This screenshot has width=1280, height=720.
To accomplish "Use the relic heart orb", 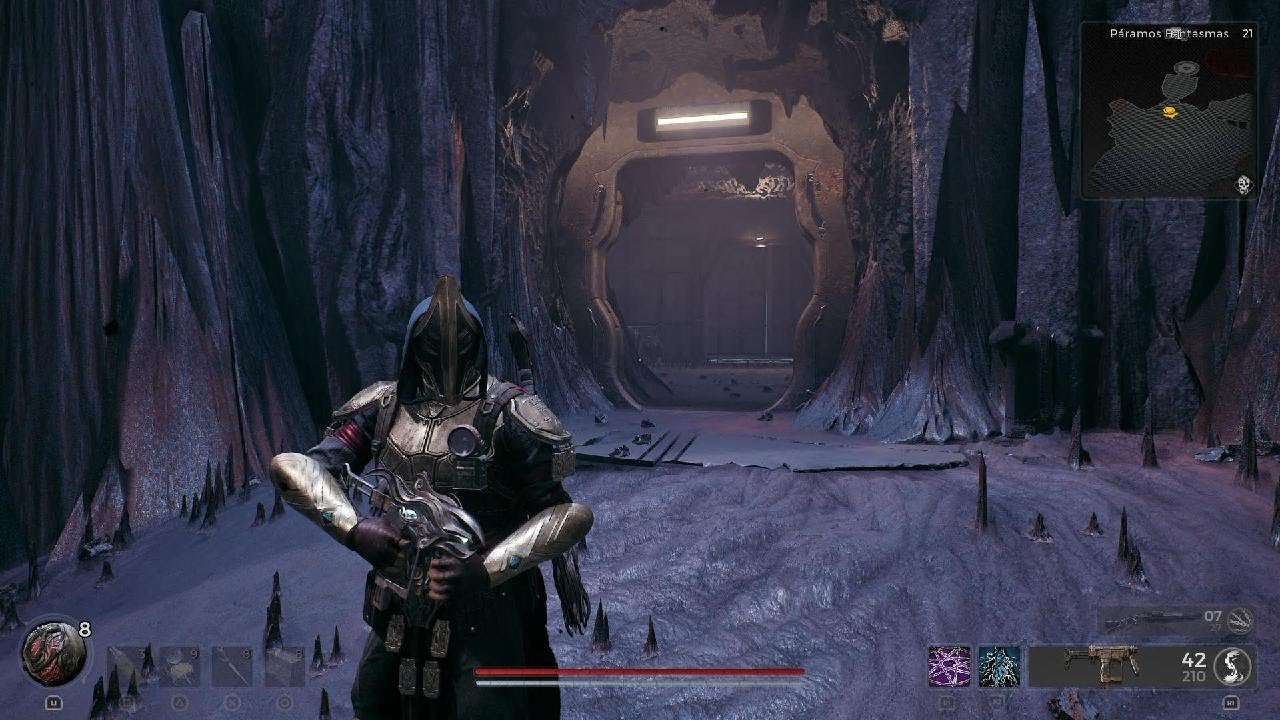I will click(52, 653).
